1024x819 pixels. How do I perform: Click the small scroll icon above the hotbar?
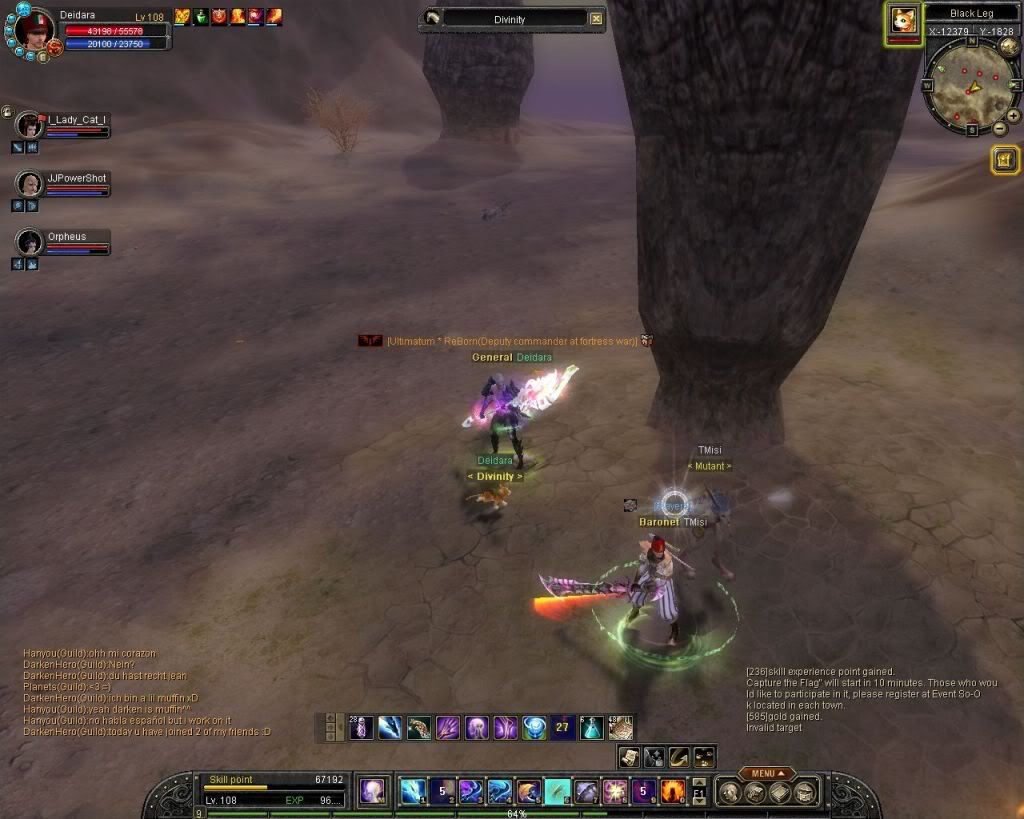(629, 757)
